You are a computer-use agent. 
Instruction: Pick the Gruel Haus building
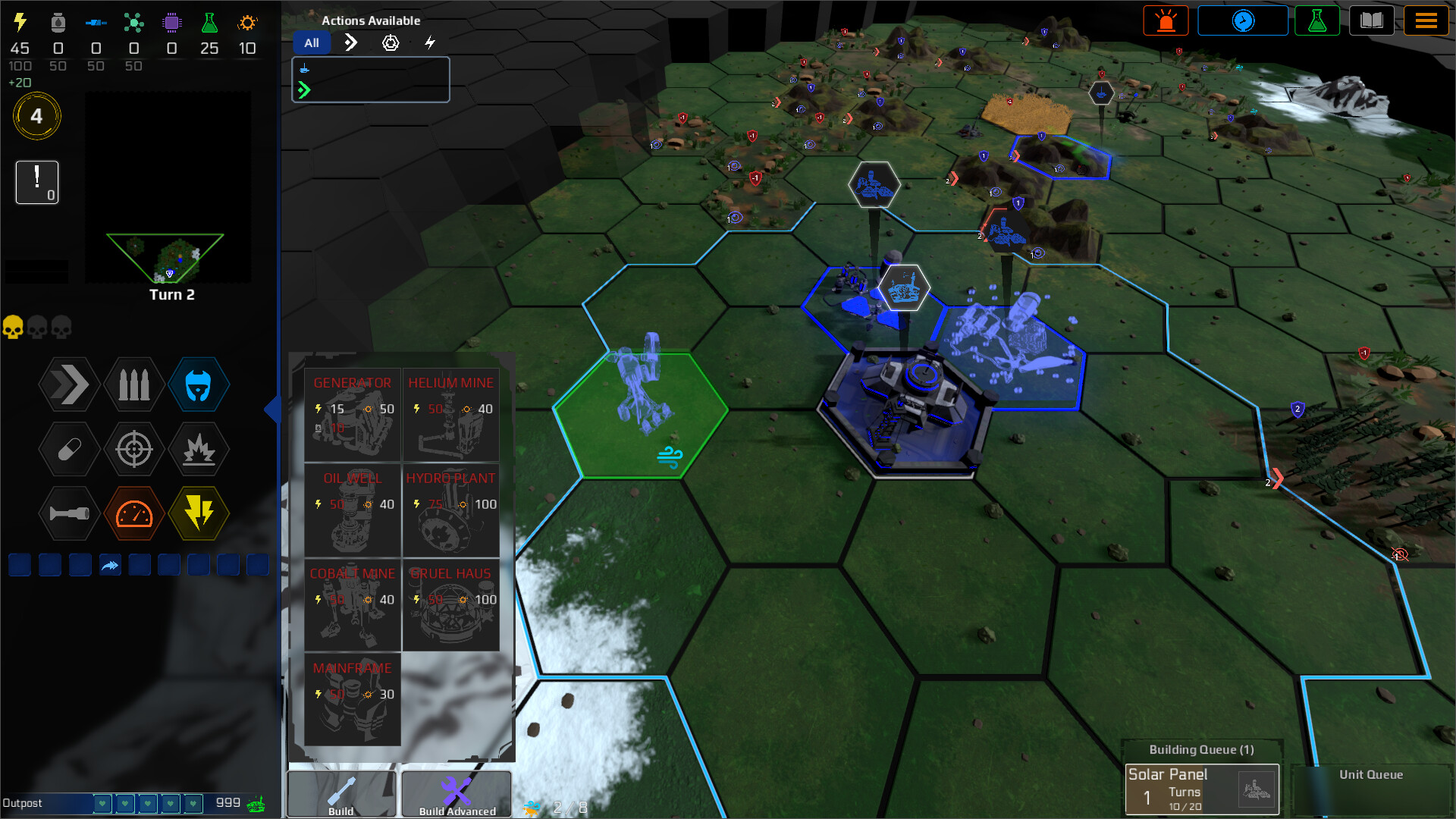(450, 607)
